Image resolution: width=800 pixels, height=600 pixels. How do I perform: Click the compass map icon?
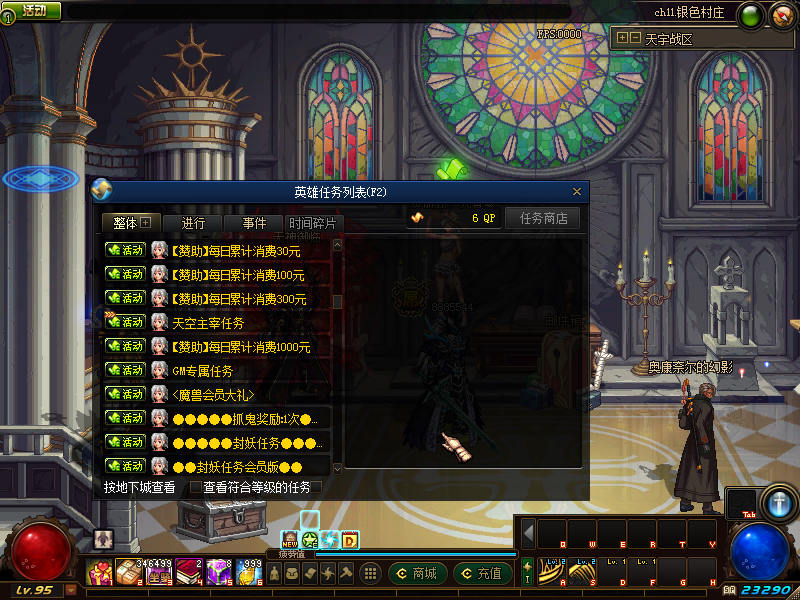(x=779, y=14)
